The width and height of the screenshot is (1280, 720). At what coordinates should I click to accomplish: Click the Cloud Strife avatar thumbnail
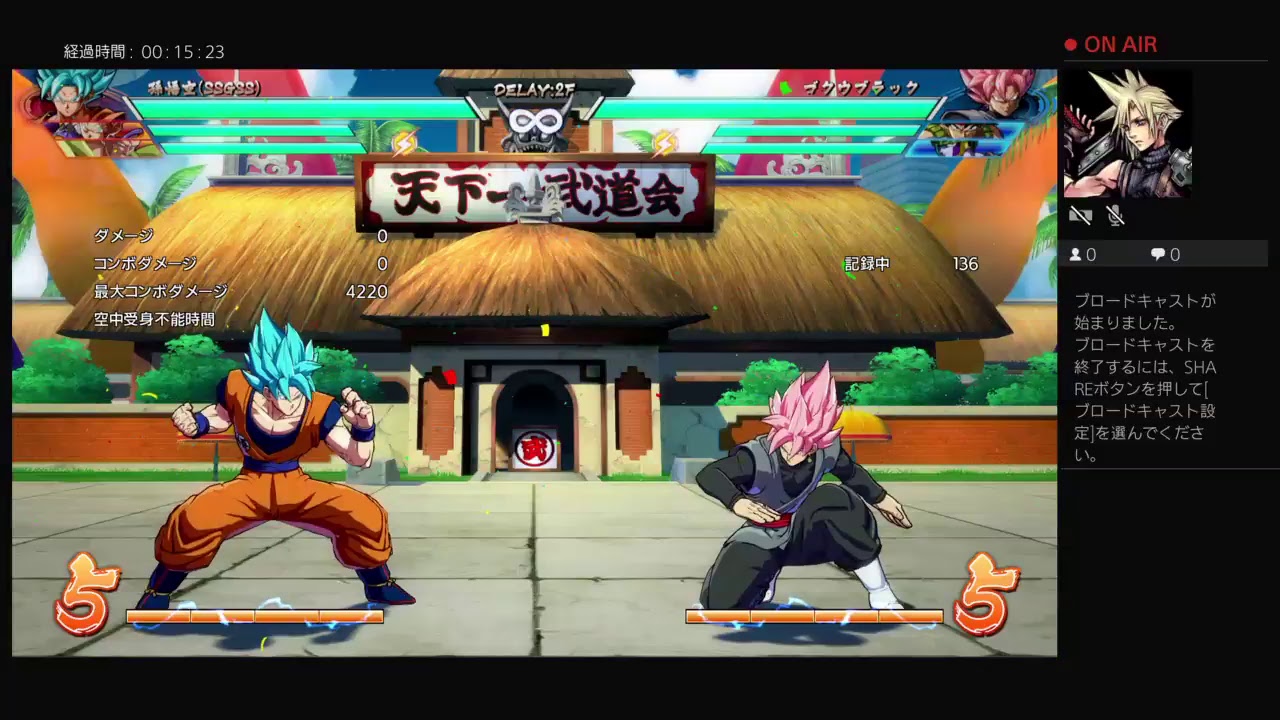tap(1130, 132)
